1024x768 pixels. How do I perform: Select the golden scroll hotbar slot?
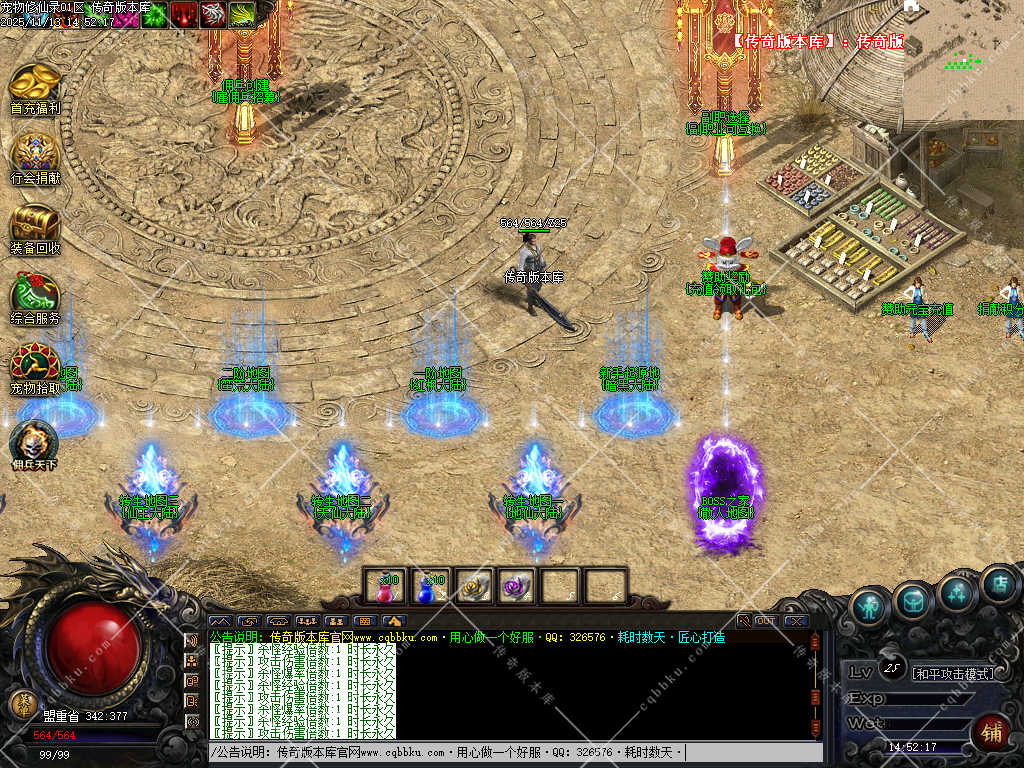tap(472, 587)
